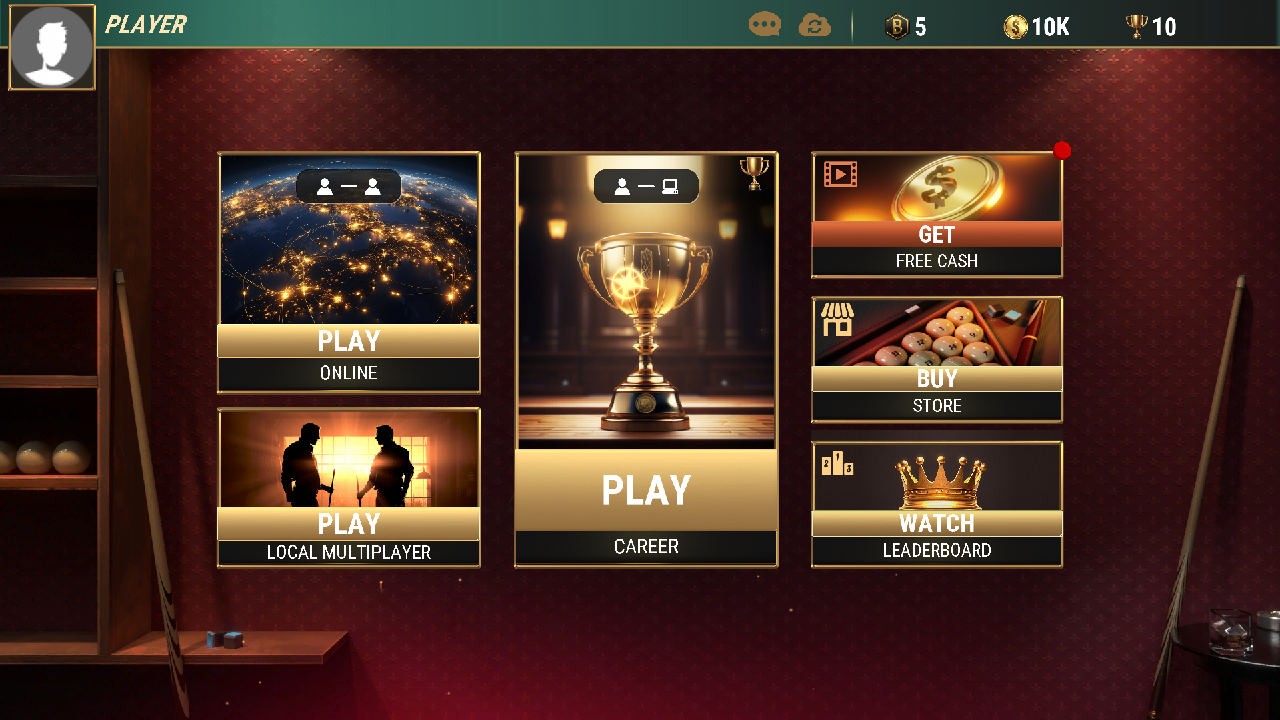Open the trophy counter in top bar
Viewport: 1280px width, 720px height.
pyautogui.click(x=1136, y=28)
